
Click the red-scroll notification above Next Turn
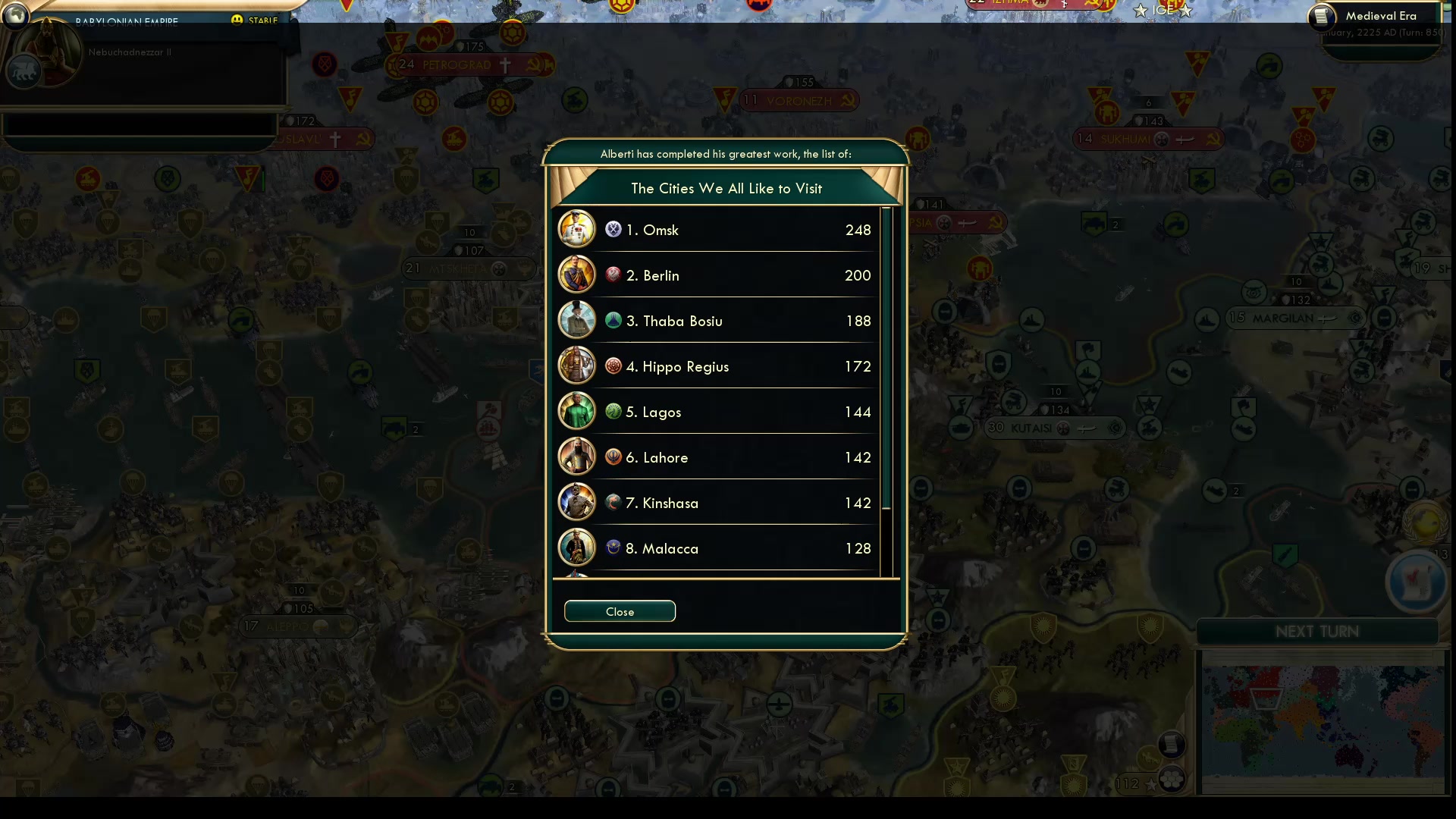click(1415, 582)
